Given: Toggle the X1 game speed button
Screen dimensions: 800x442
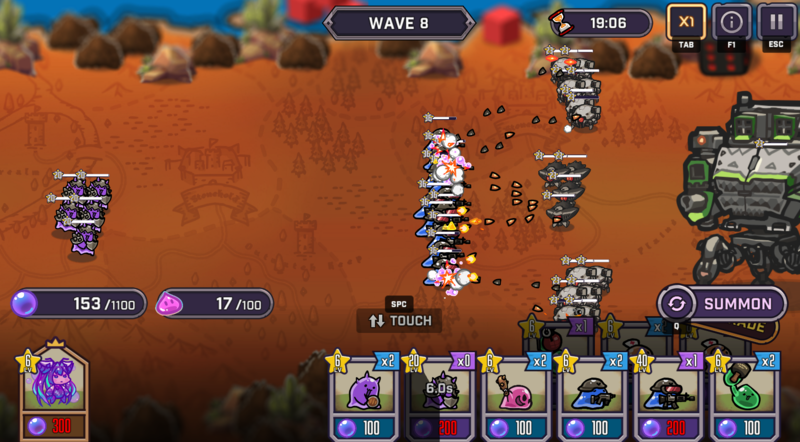Looking at the screenshot, I should (686, 22).
